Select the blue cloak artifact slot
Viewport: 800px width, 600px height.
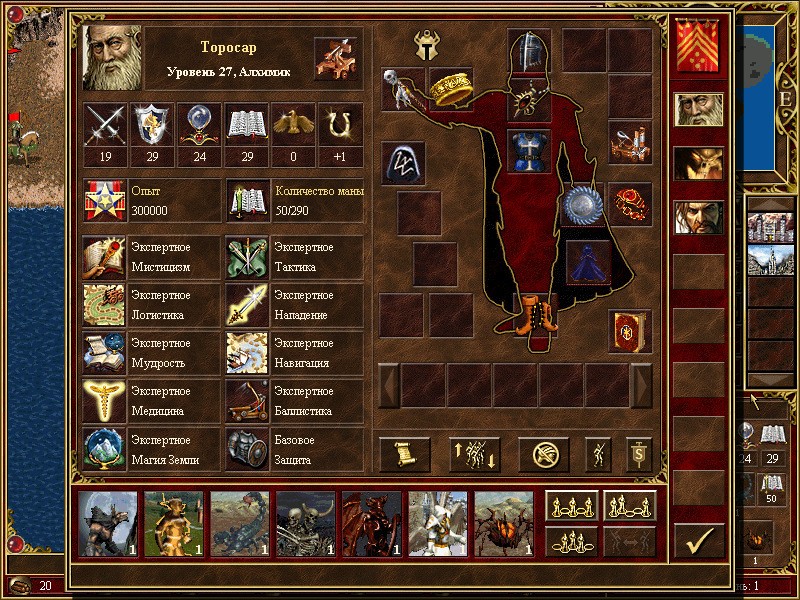point(586,261)
